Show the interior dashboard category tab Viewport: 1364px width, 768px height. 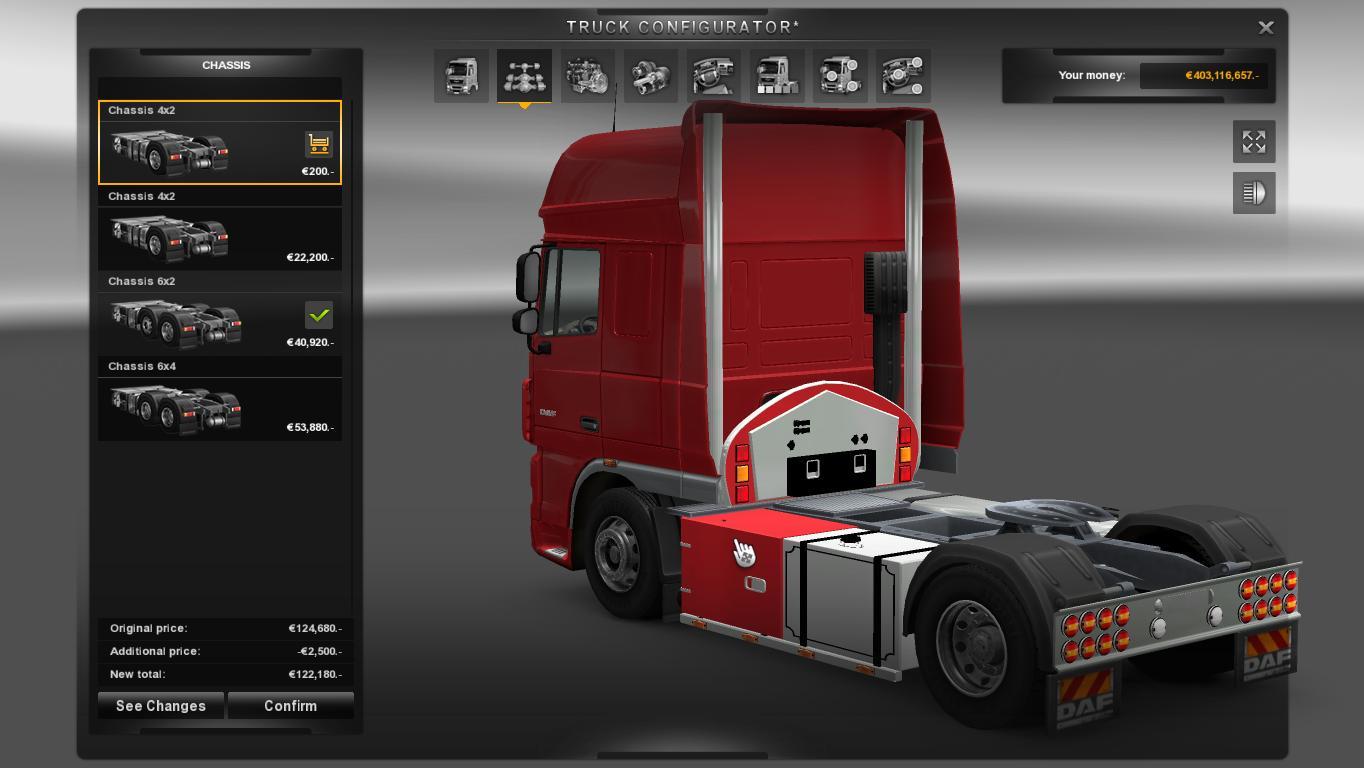pos(714,76)
